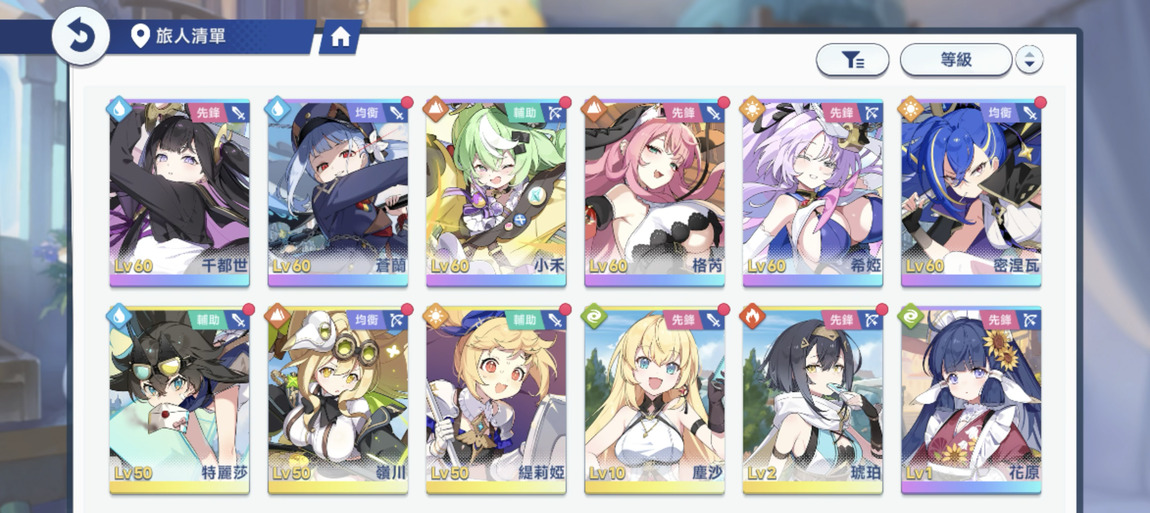This screenshot has width=1150, height=513.
Task: Open the 等級 sort dropdown
Action: [x=955, y=60]
